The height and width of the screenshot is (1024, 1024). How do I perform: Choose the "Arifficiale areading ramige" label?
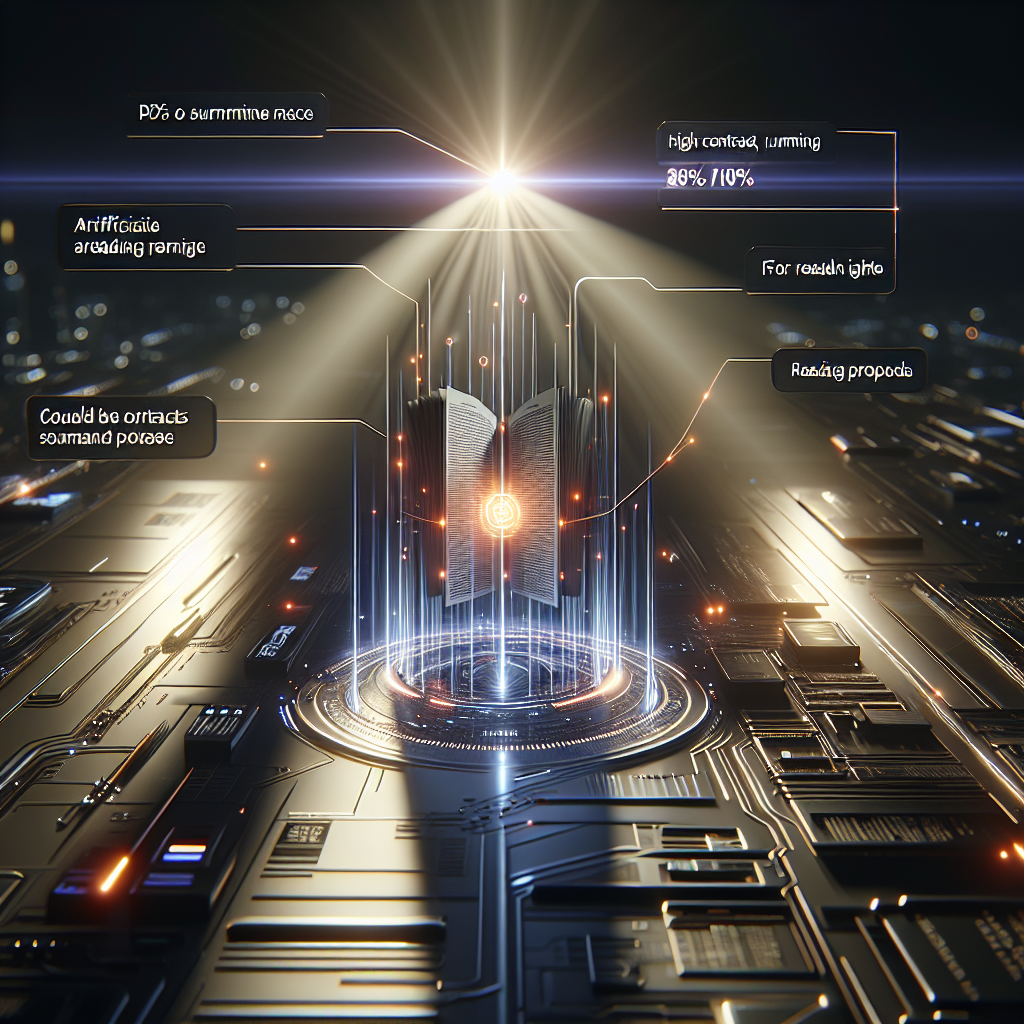pos(146,237)
